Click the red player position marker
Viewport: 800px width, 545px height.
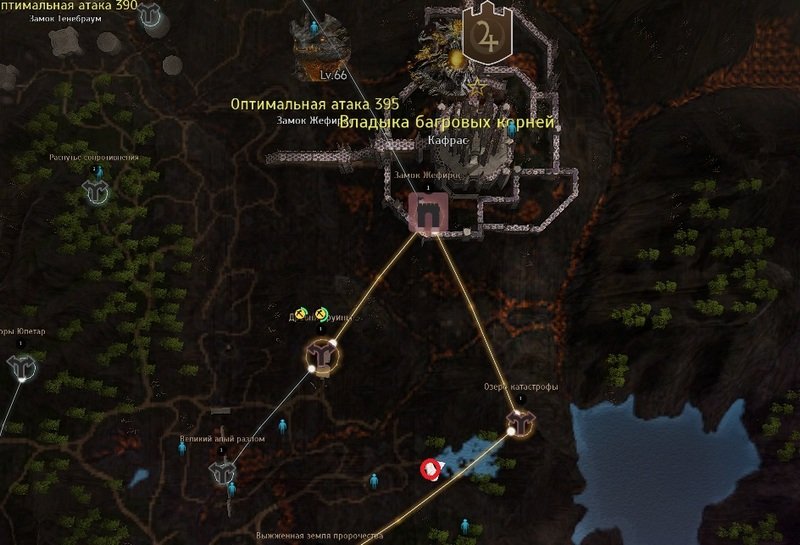pyautogui.click(x=431, y=468)
